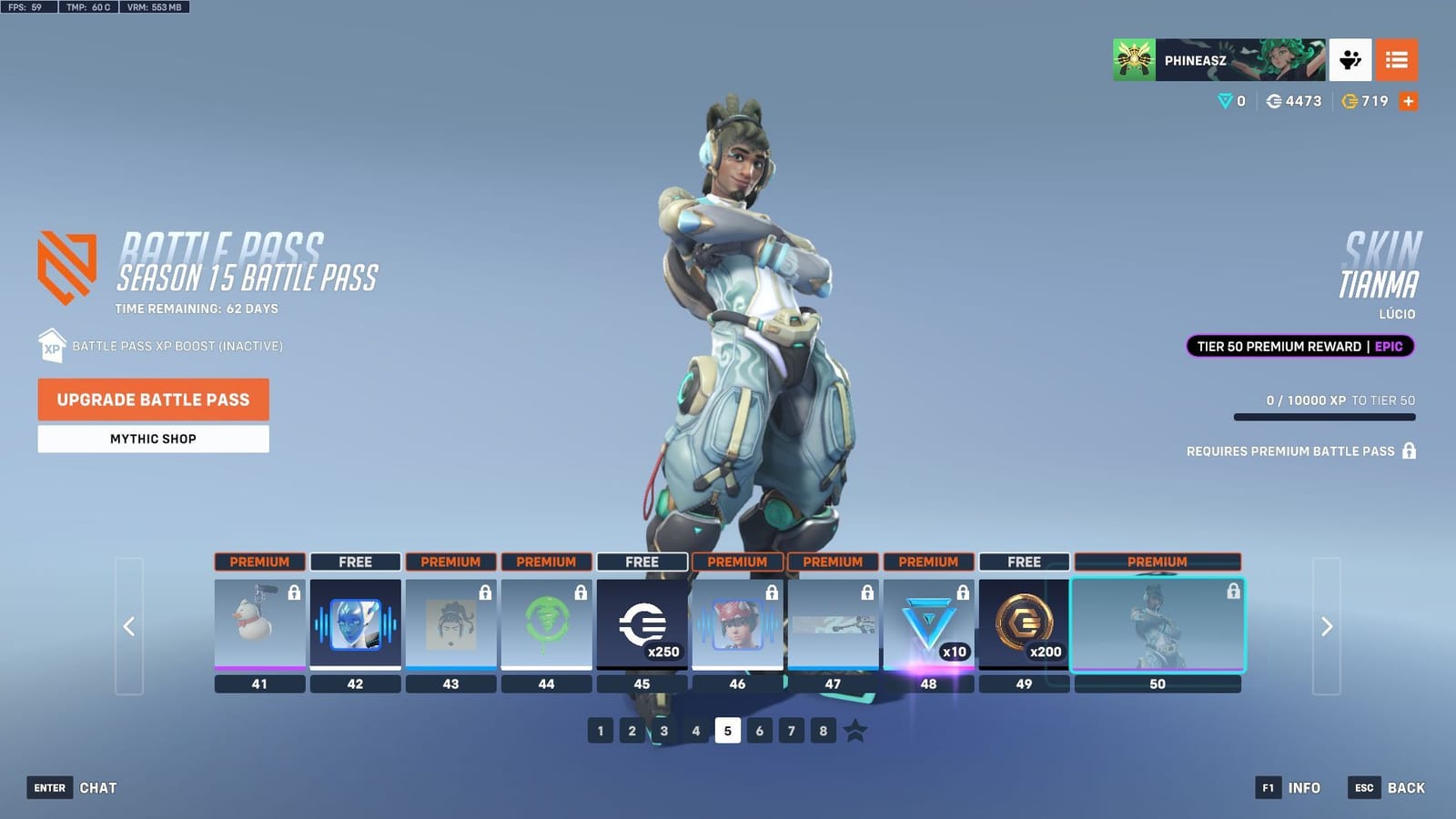Click the orange plus to buy currency
This screenshot has height=819, width=1456.
(1408, 101)
